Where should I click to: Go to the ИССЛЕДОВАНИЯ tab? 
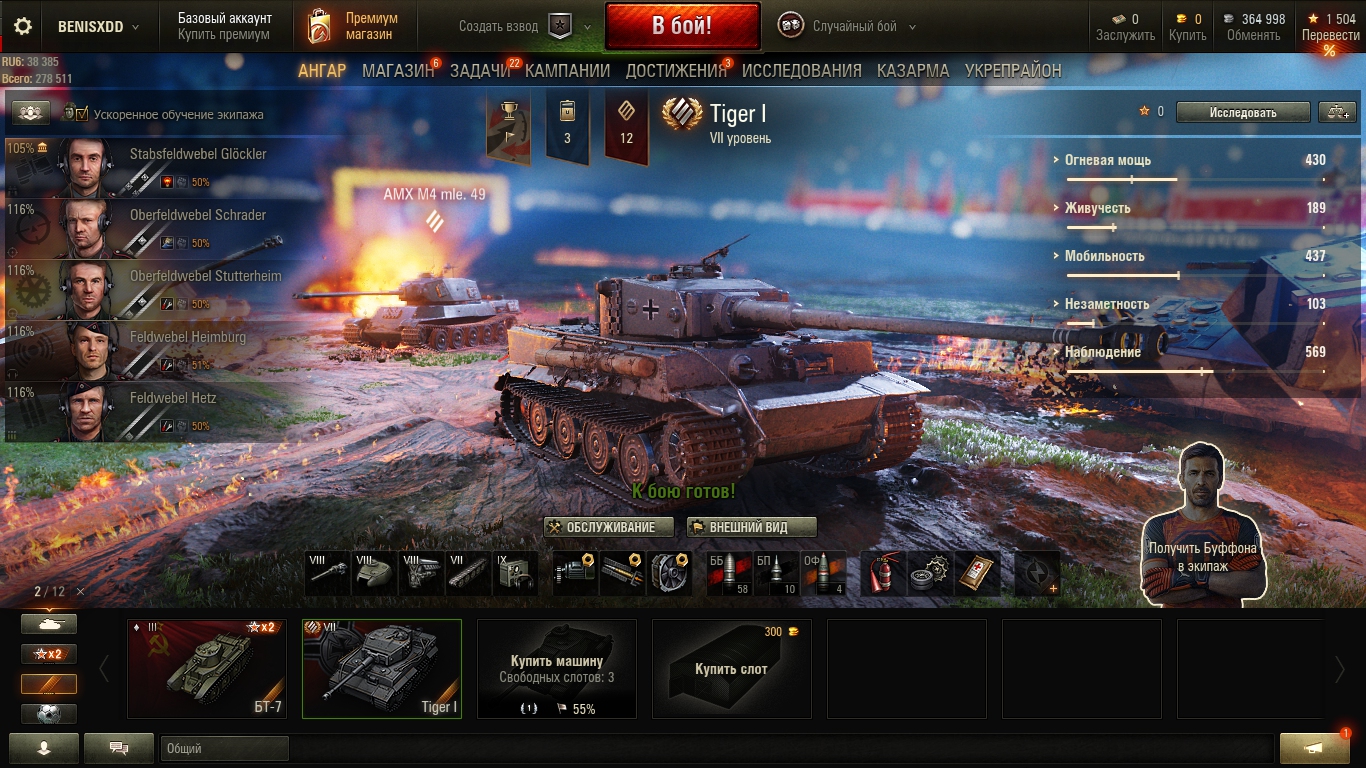click(x=801, y=71)
